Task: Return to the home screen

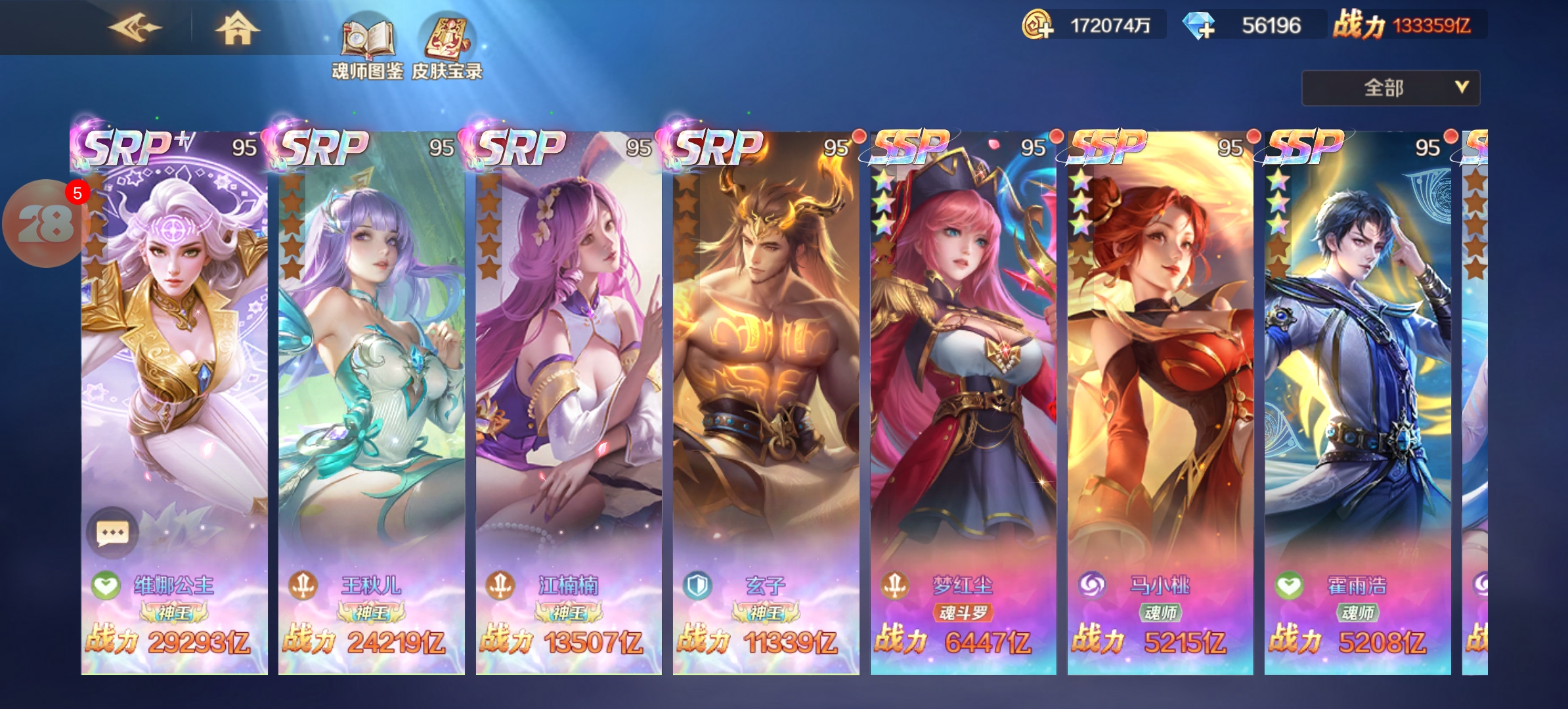Action: 237,29
